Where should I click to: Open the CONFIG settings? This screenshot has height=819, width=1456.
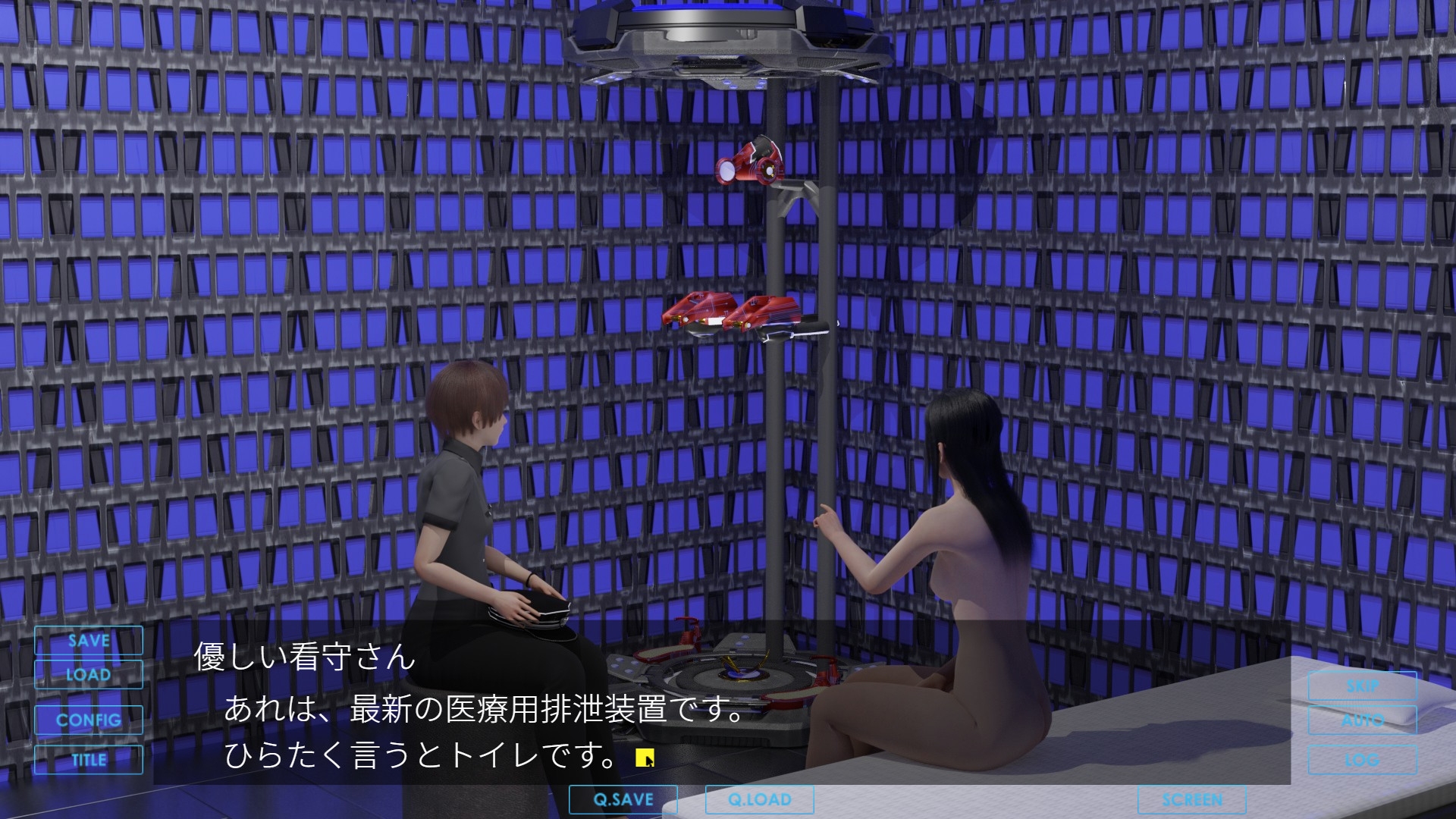[x=89, y=720]
